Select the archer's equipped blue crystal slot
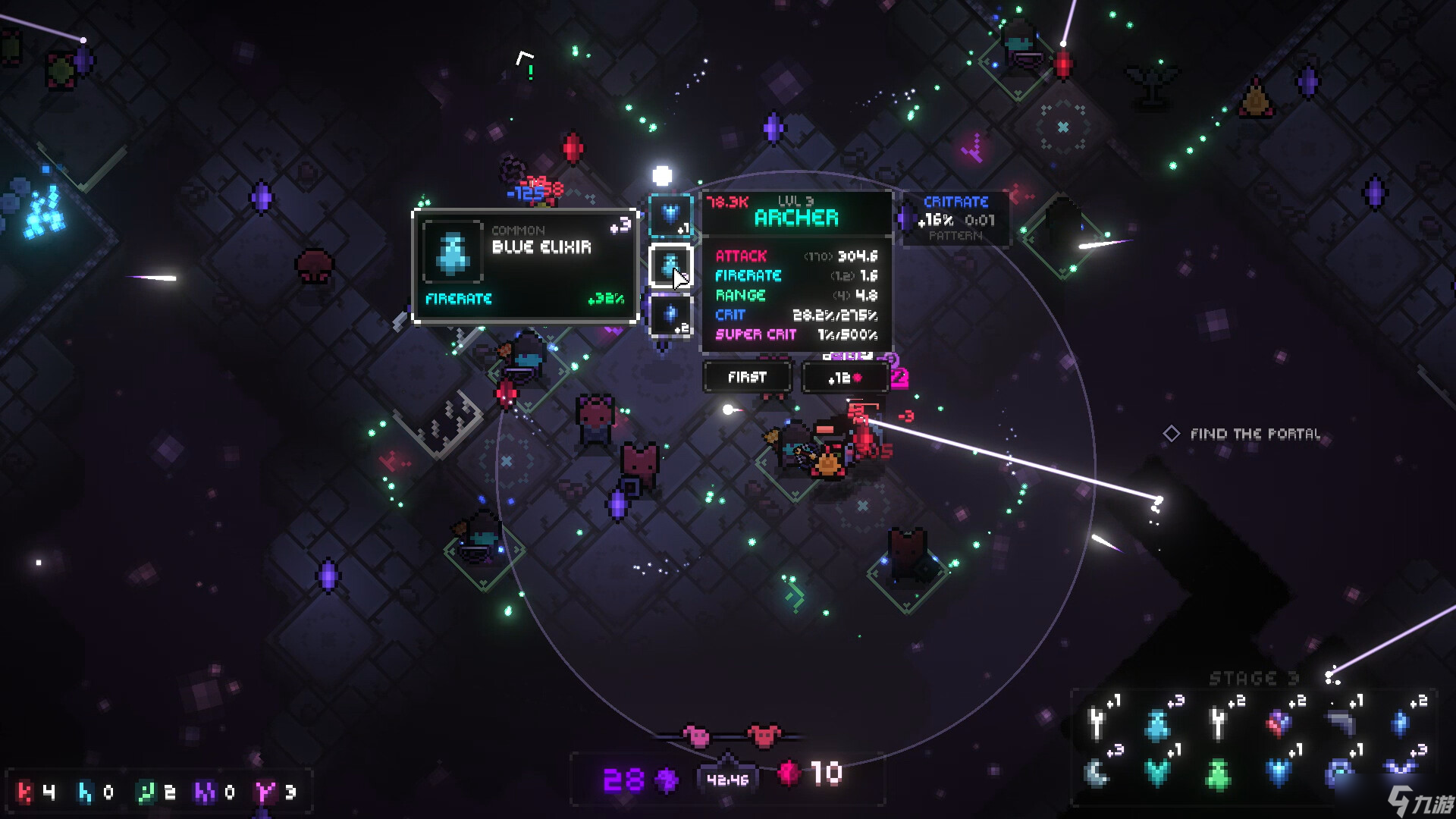This screenshot has height=819, width=1456. (x=670, y=315)
